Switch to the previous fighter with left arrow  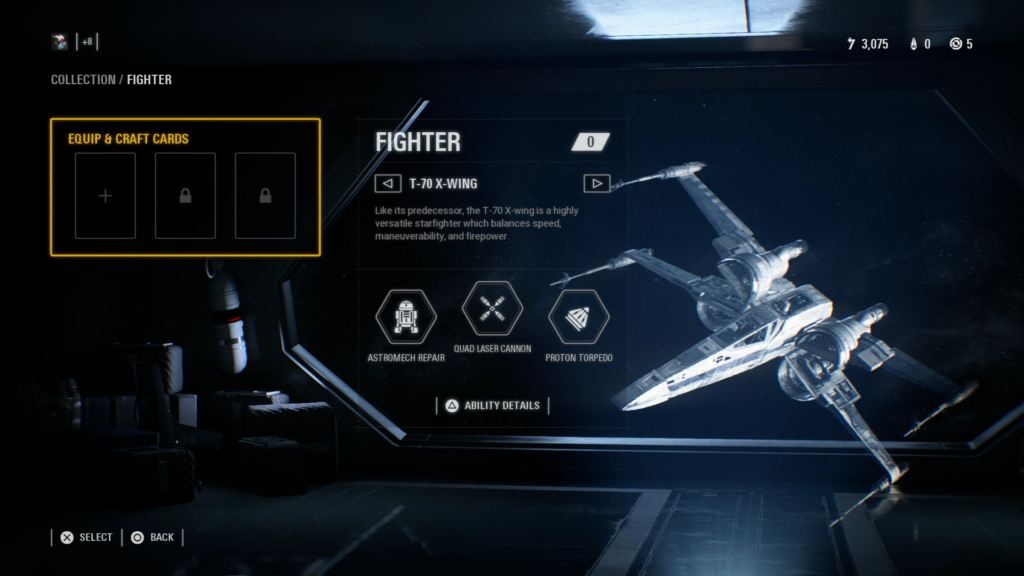(387, 183)
